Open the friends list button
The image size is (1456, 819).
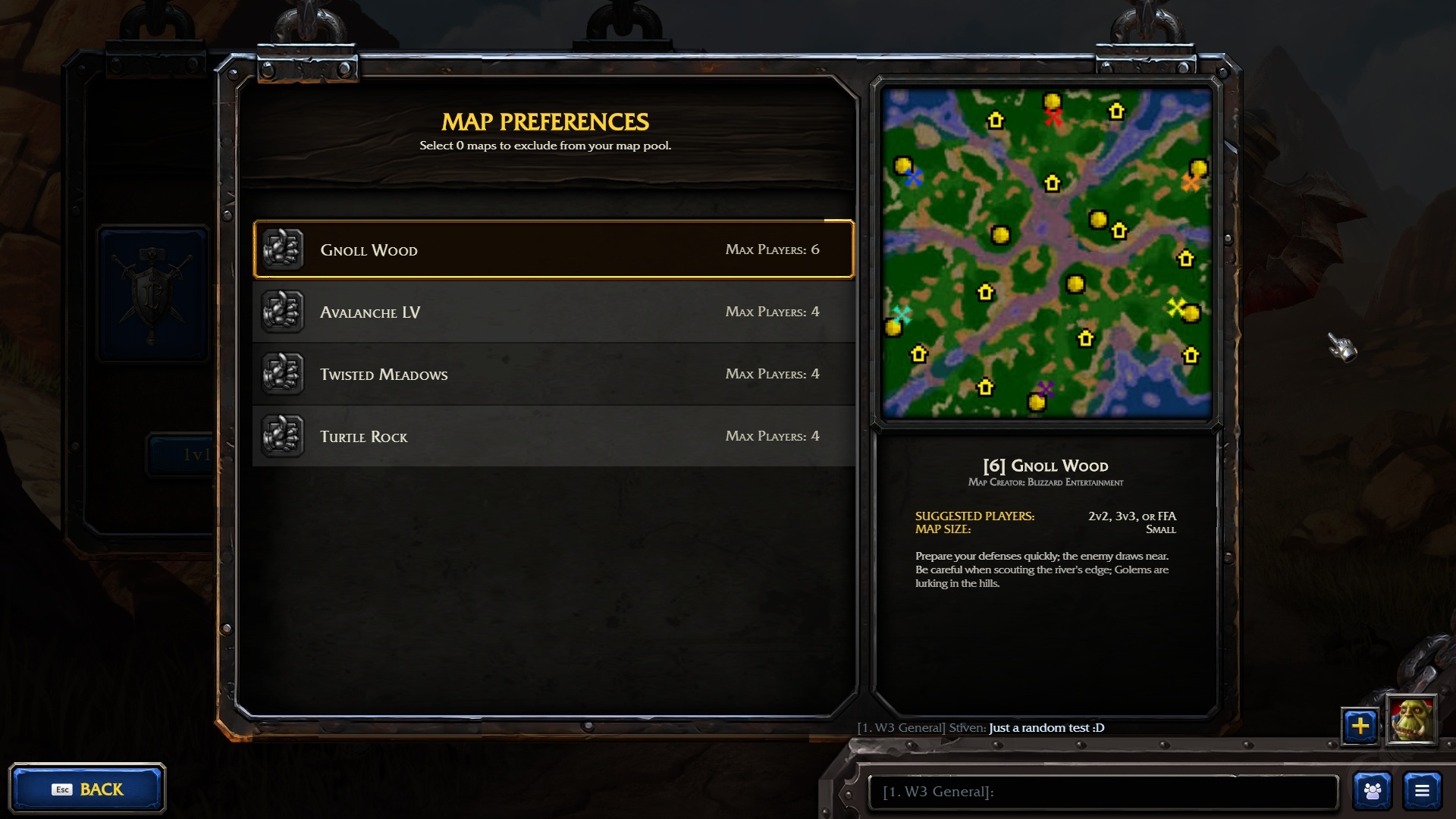coord(1373,791)
